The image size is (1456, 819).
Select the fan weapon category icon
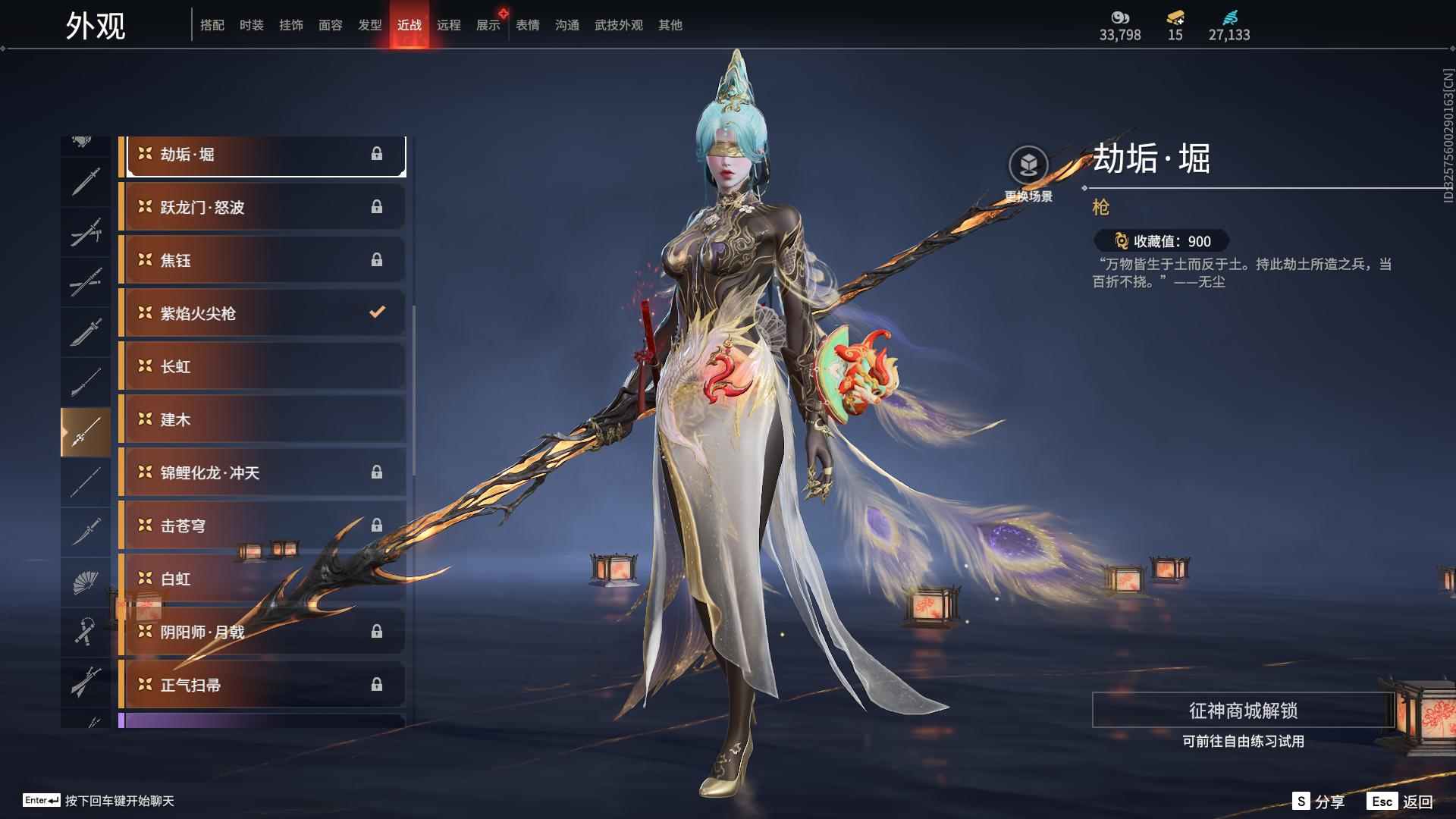click(85, 582)
